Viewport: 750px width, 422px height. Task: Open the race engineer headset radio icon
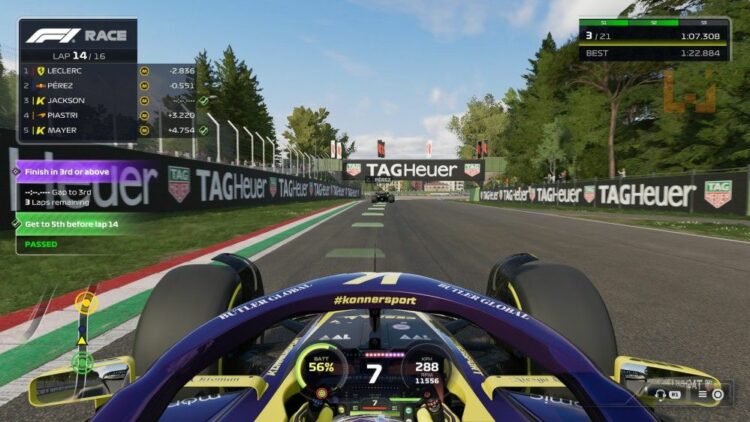coord(661,394)
